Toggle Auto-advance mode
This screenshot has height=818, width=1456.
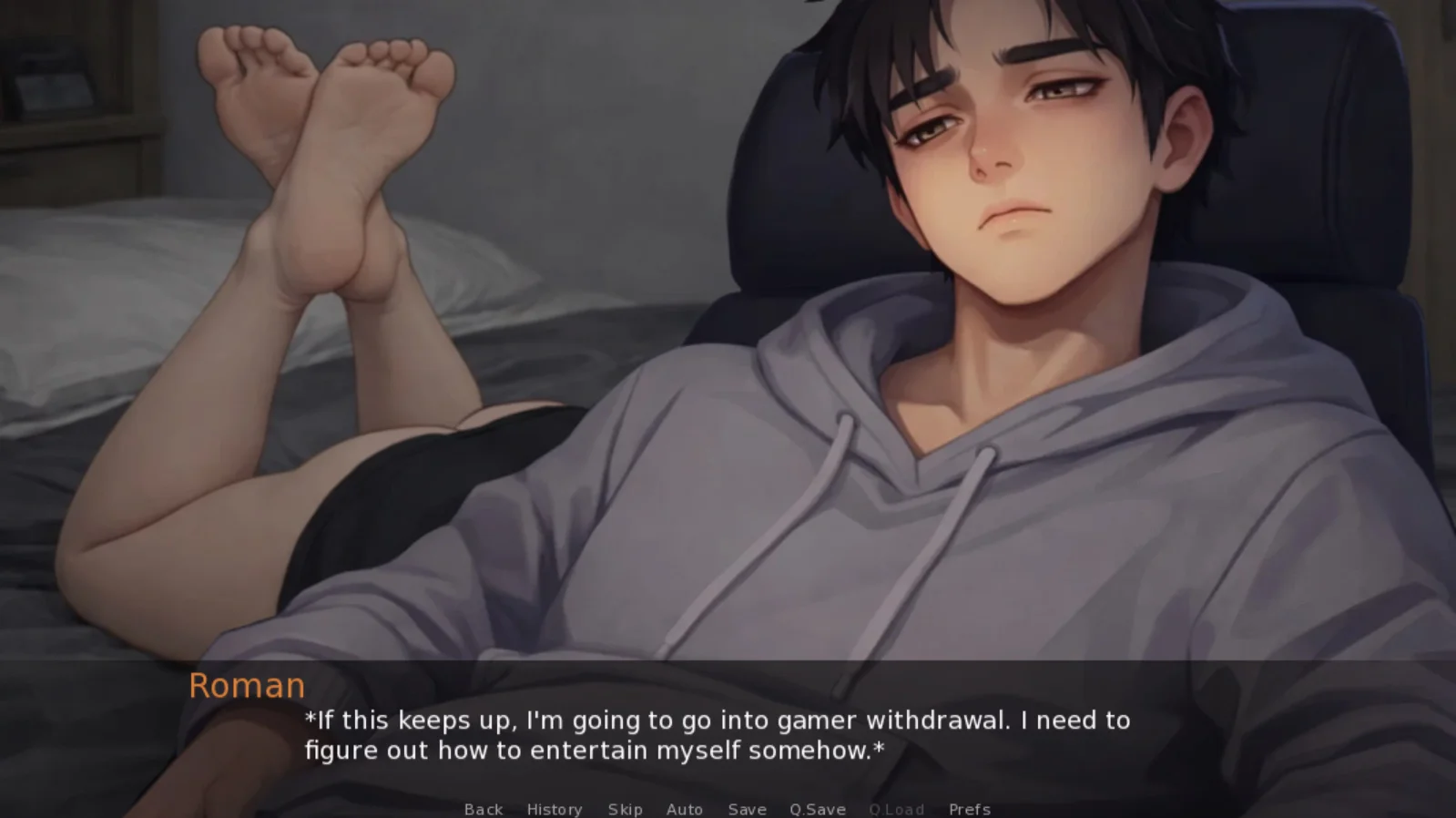[x=684, y=809]
